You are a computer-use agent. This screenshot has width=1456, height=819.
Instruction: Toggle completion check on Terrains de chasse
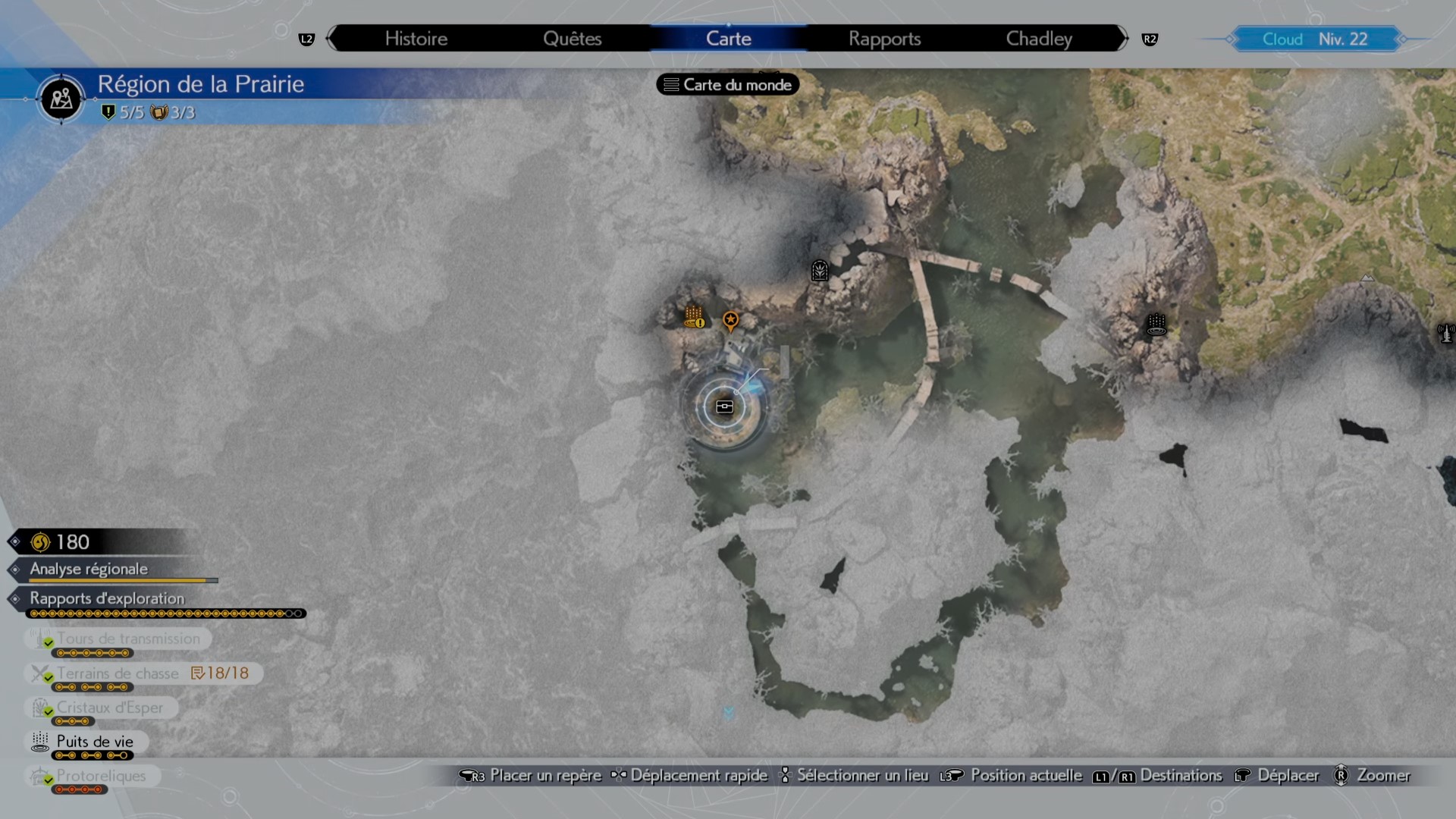(x=49, y=678)
